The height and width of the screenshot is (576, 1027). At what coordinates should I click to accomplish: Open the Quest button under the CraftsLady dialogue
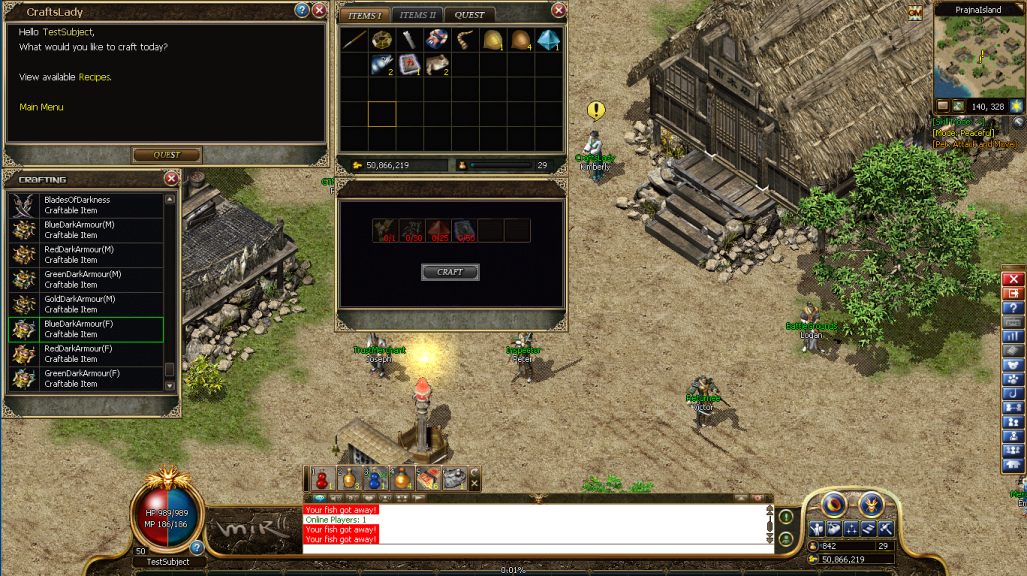167,155
